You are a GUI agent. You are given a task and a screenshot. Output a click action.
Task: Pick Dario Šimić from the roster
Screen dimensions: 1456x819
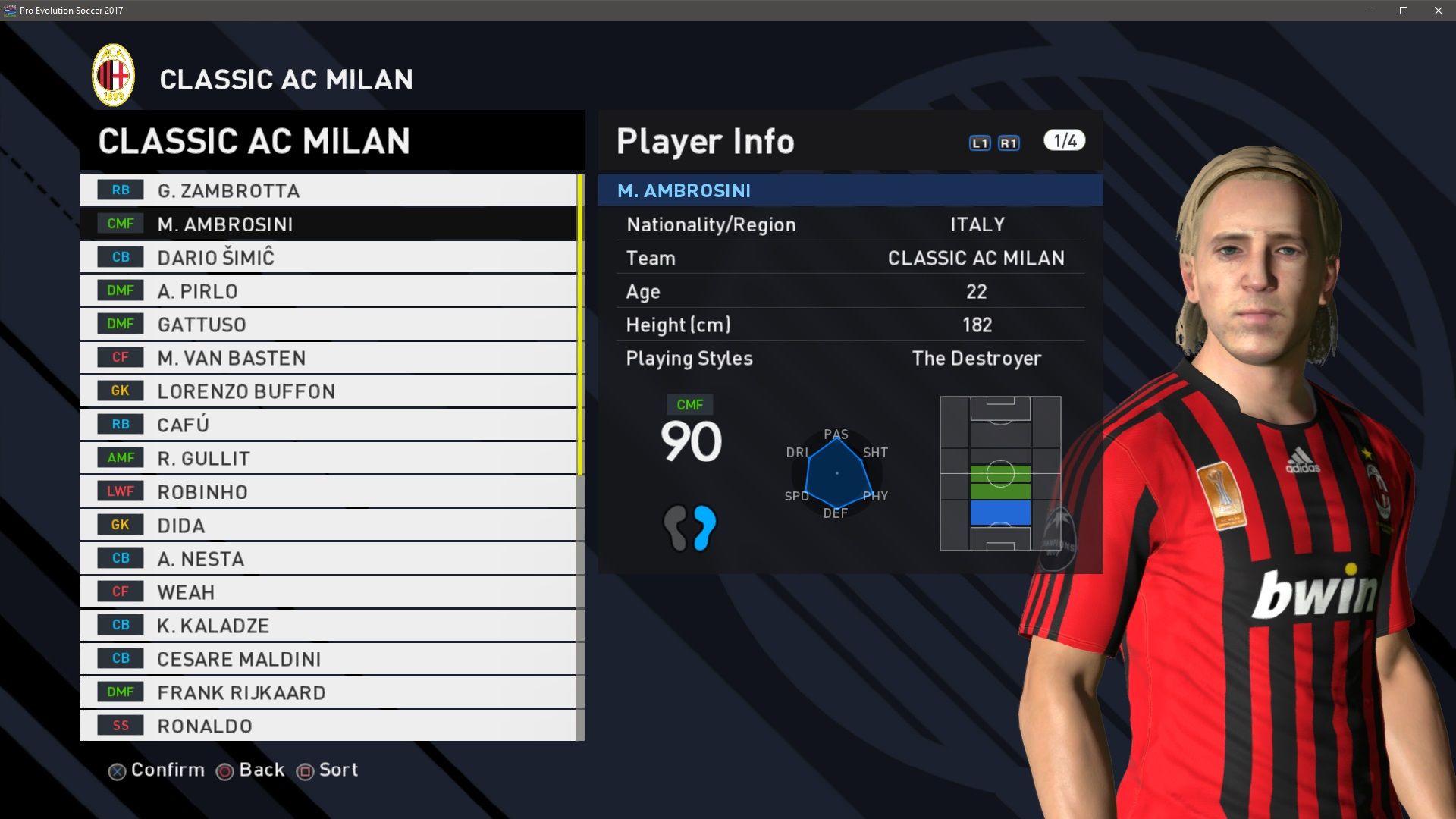327,257
